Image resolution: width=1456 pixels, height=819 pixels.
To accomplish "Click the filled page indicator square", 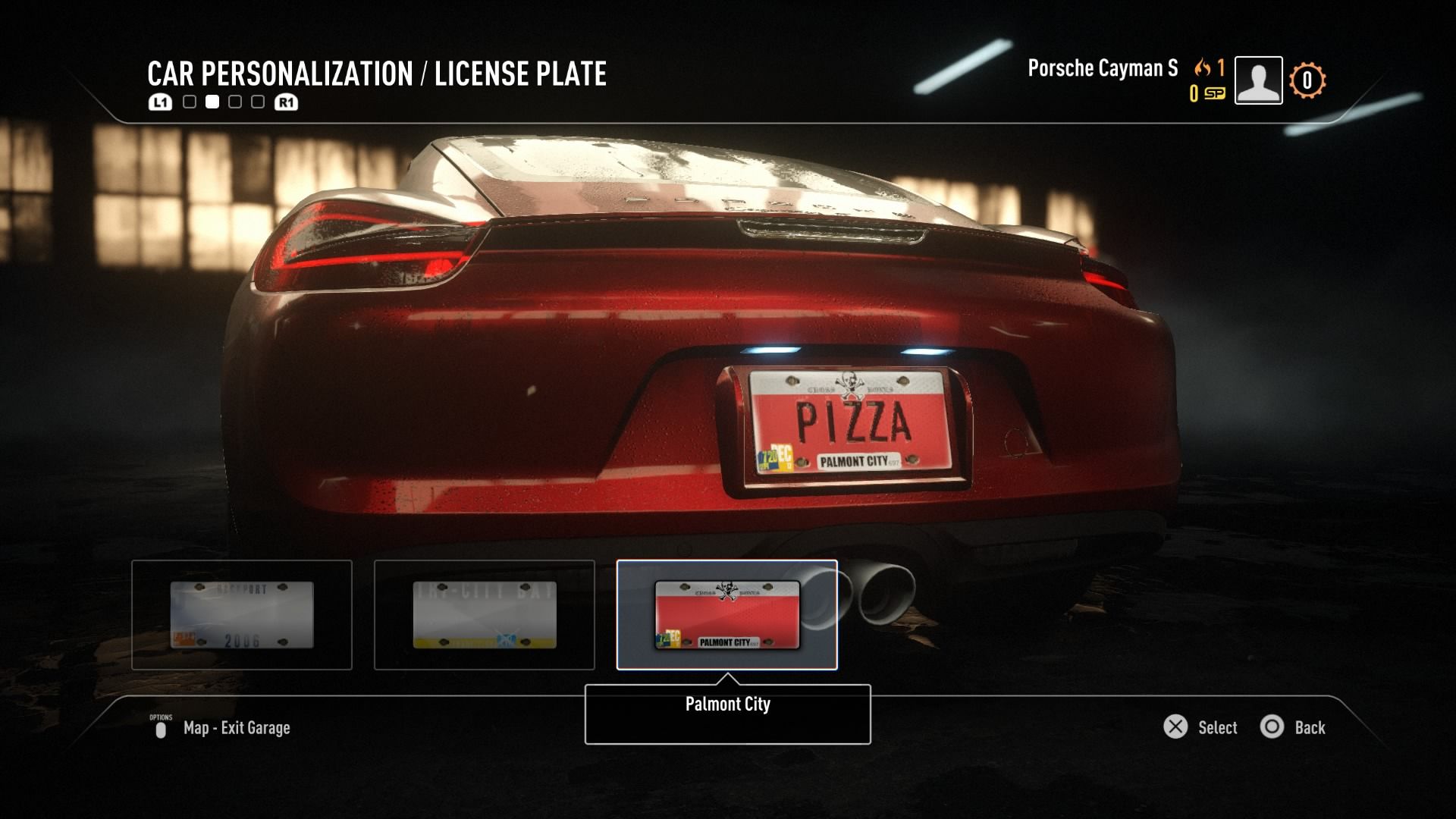I will pyautogui.click(x=212, y=102).
